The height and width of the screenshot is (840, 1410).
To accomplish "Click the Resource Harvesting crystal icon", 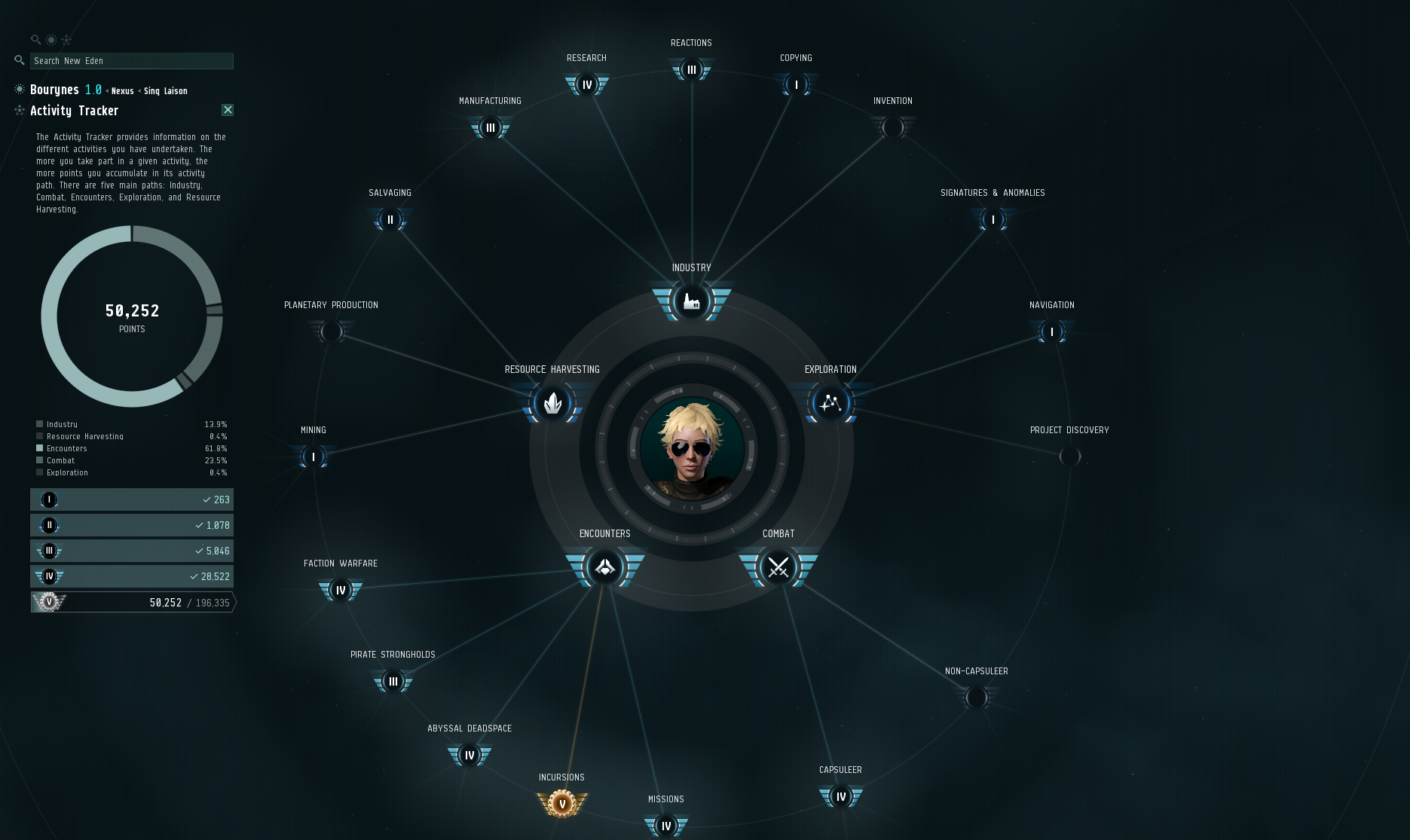I will point(552,404).
